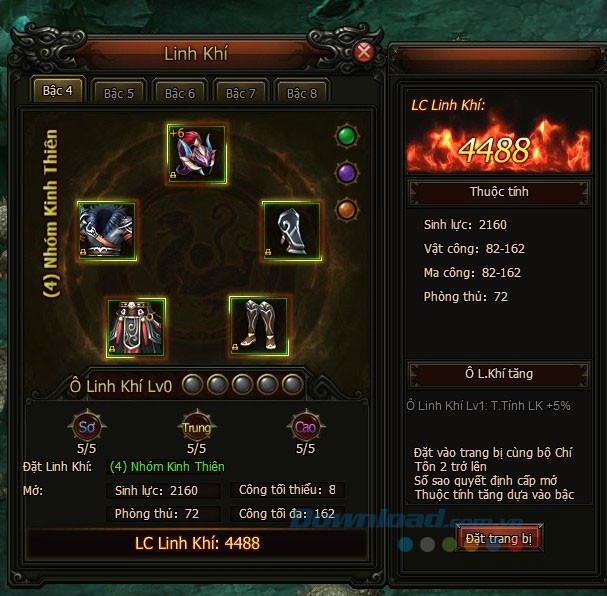607x596 pixels.
Task: Click the green gem orb
Action: coord(346,135)
